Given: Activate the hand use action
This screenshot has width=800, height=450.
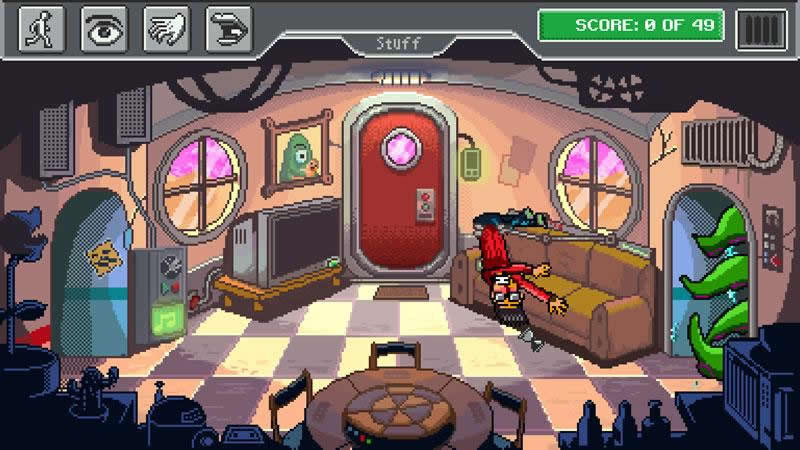Looking at the screenshot, I should tap(166, 29).
